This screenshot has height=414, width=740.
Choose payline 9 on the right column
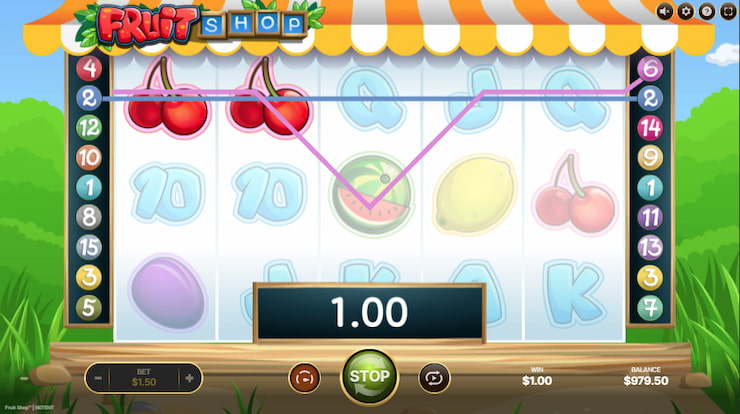tap(651, 157)
